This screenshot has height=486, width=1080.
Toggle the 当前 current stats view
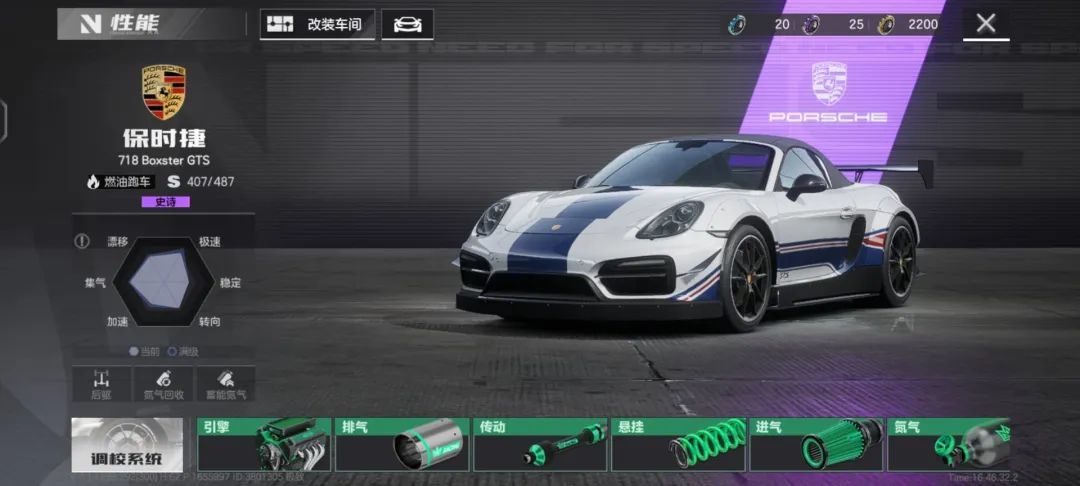pos(146,351)
